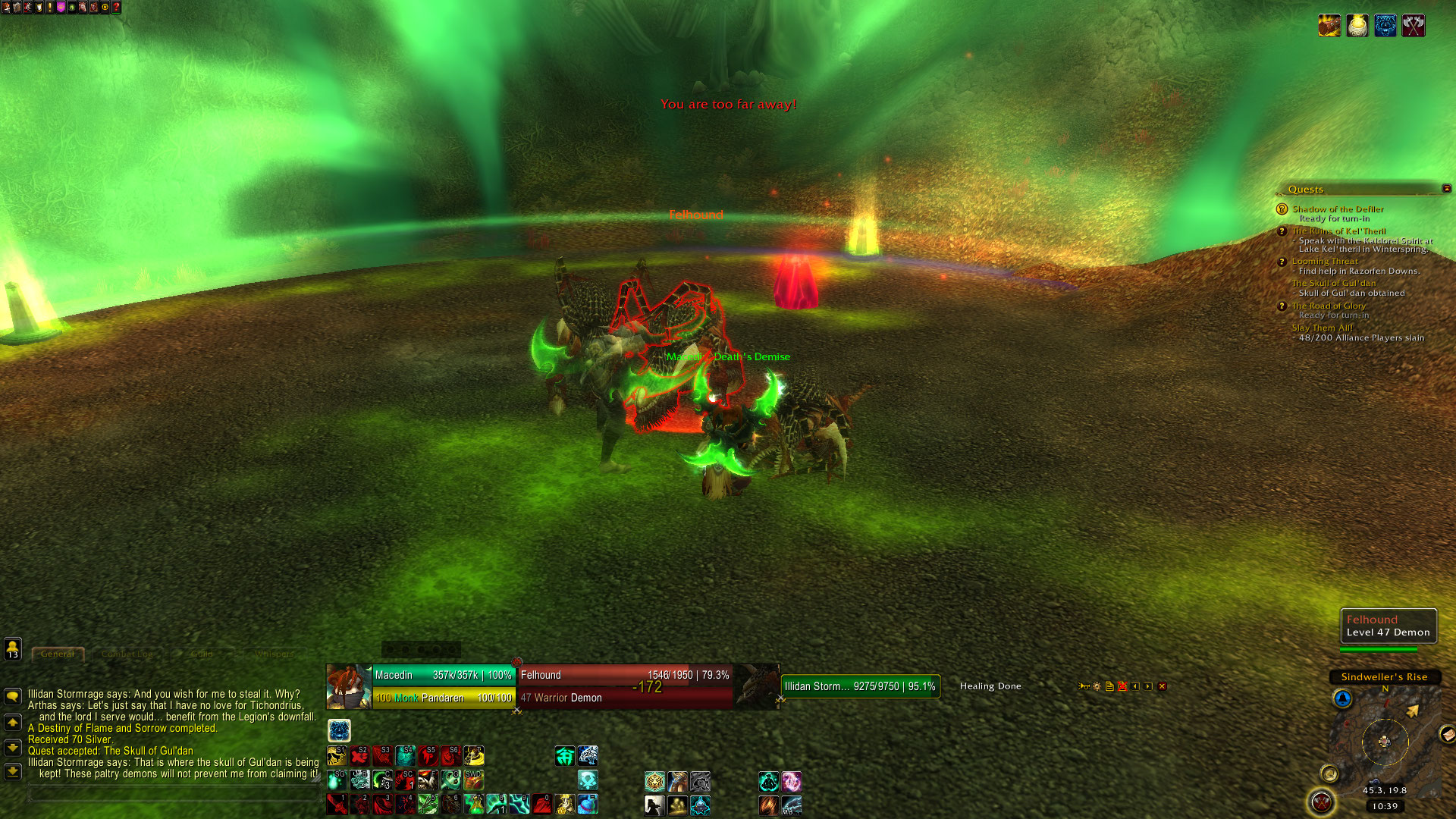
Task: Open the mail envelope icon by the minimap
Action: click(x=1447, y=733)
